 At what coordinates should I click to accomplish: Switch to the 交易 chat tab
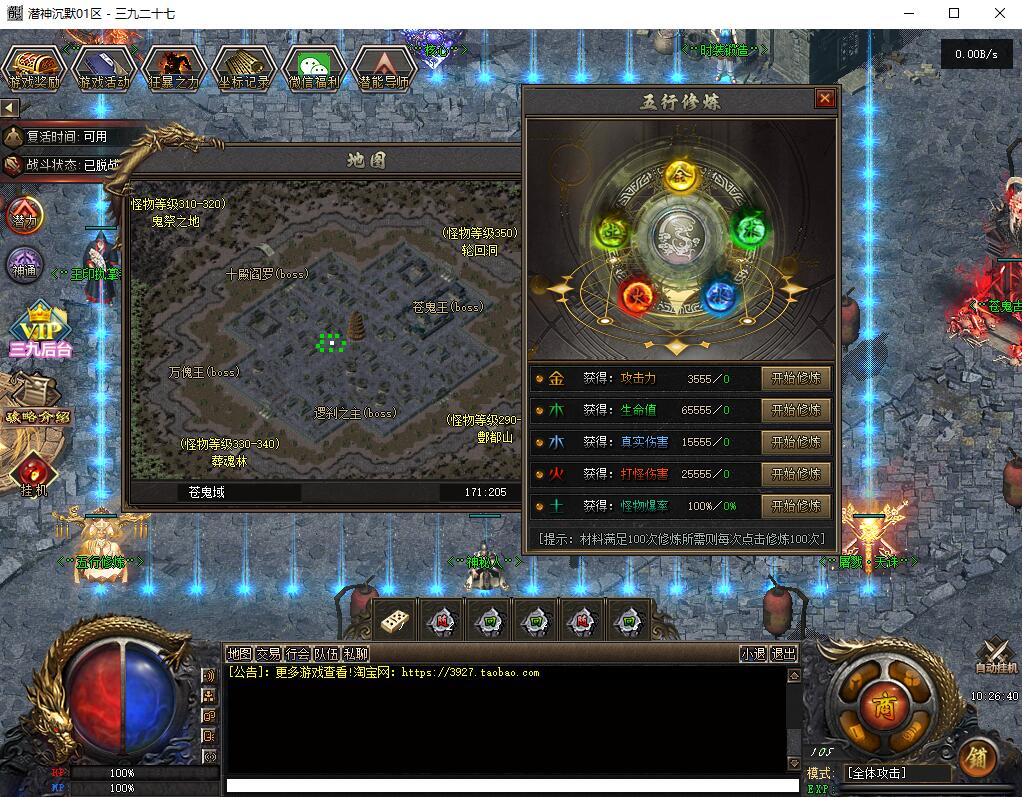coord(268,654)
